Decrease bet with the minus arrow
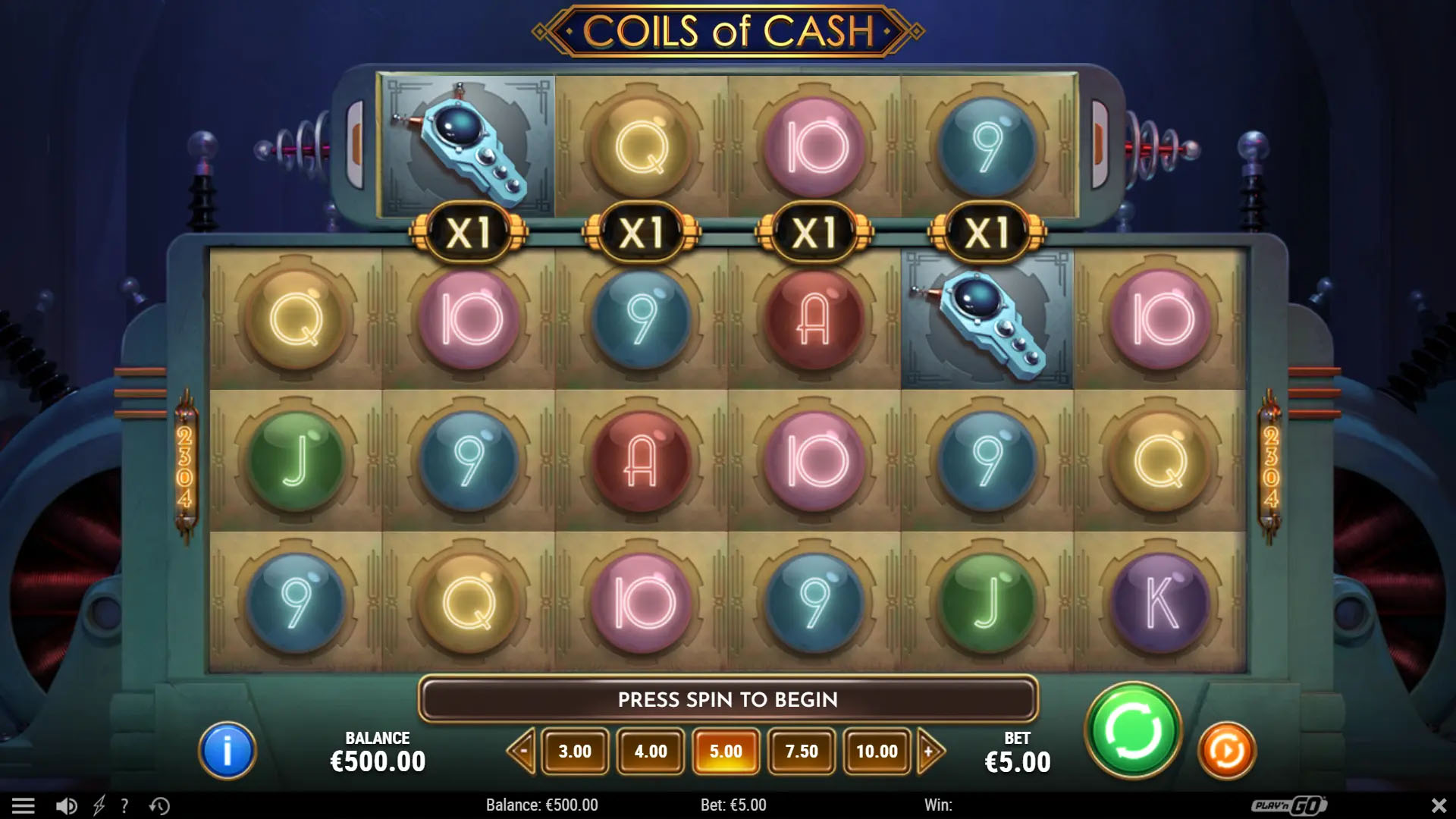The width and height of the screenshot is (1456, 819). tap(522, 752)
